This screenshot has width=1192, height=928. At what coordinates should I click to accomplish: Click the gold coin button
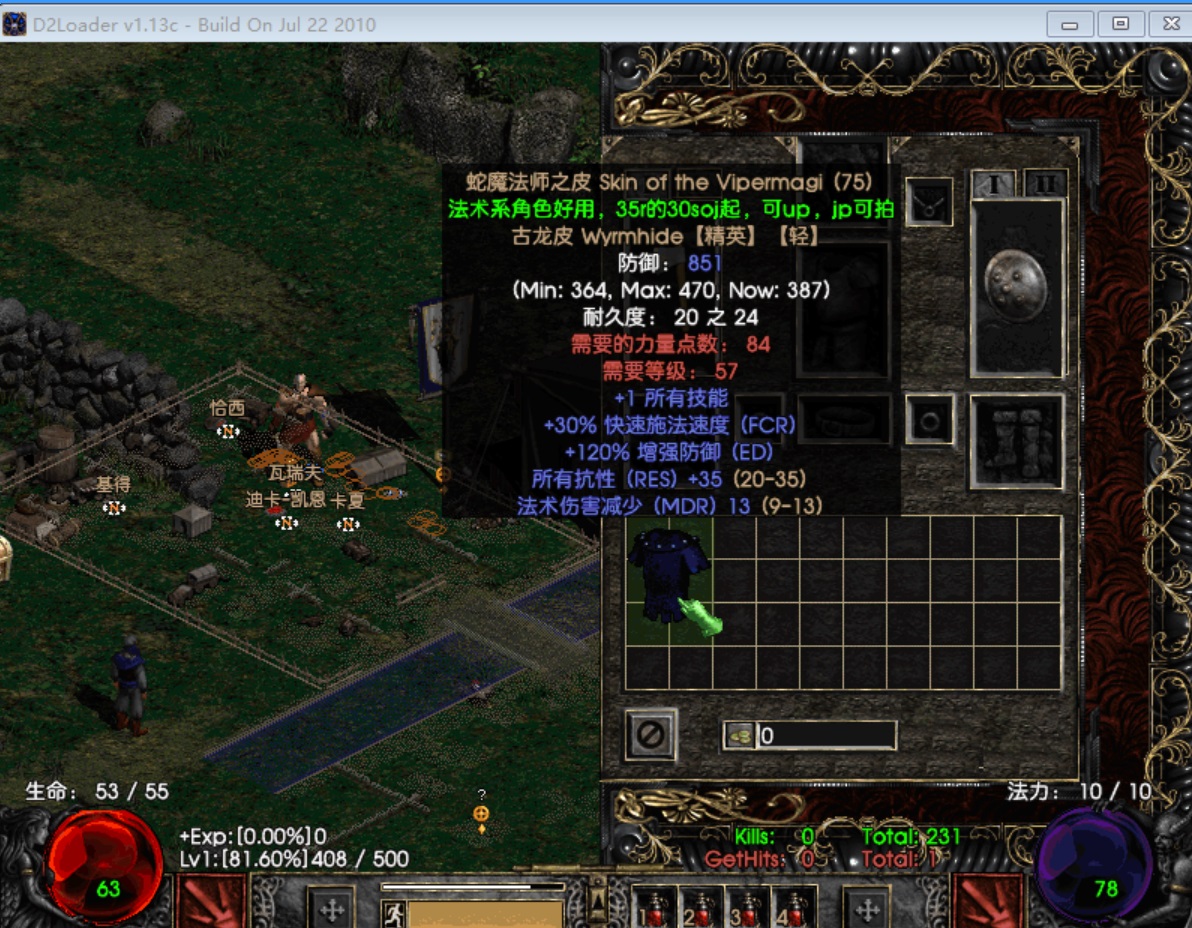coord(740,736)
